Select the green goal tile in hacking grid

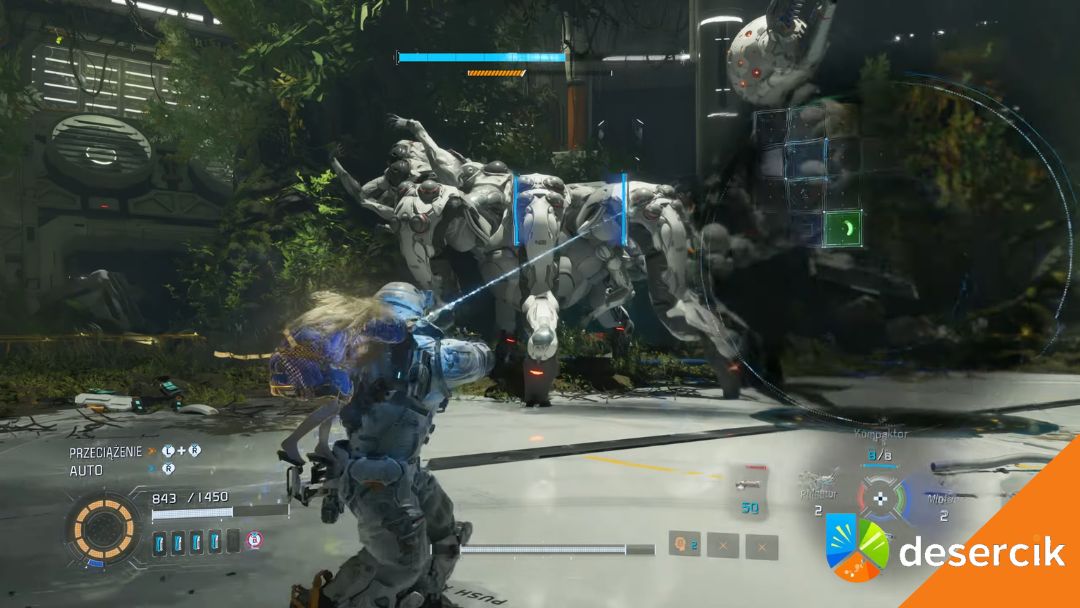pos(843,228)
